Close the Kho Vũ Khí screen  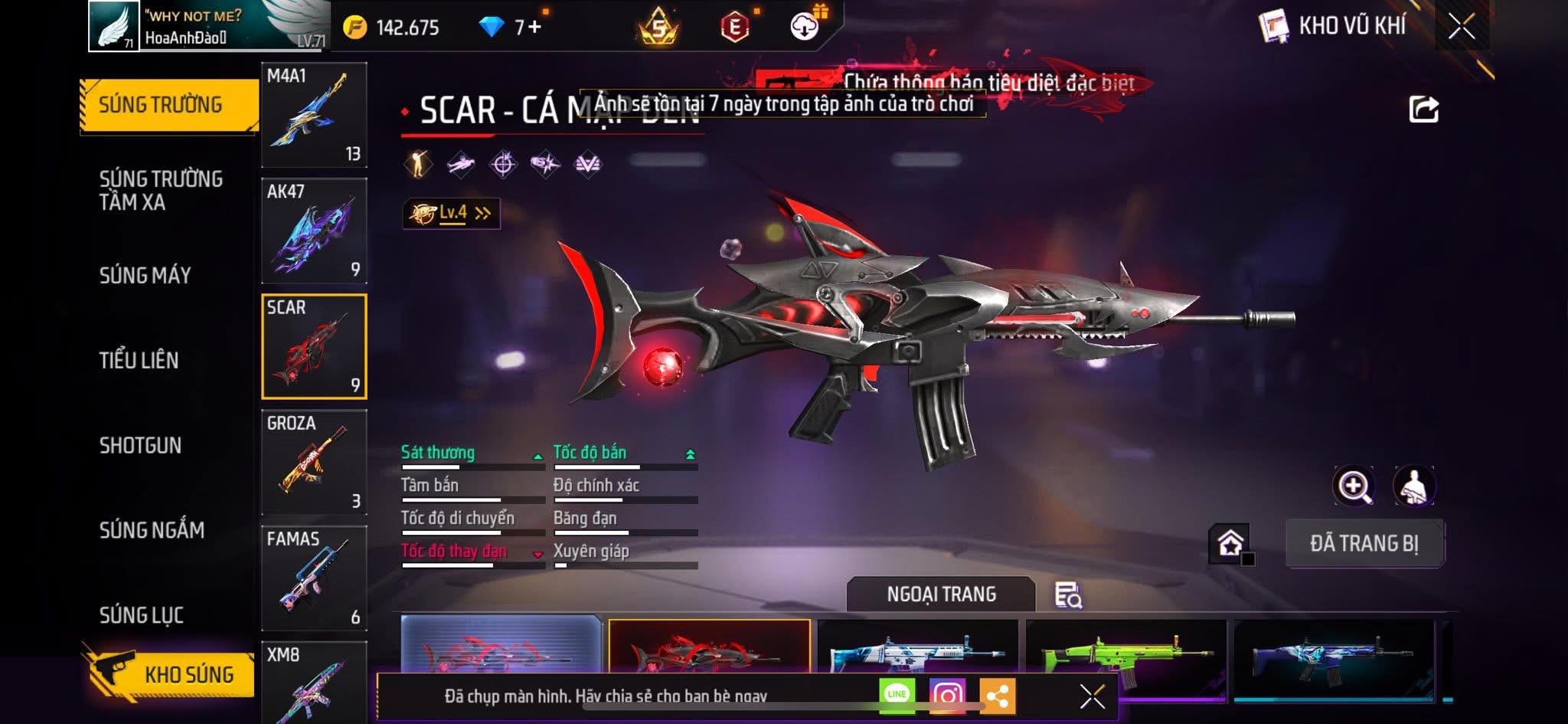coord(1461,27)
